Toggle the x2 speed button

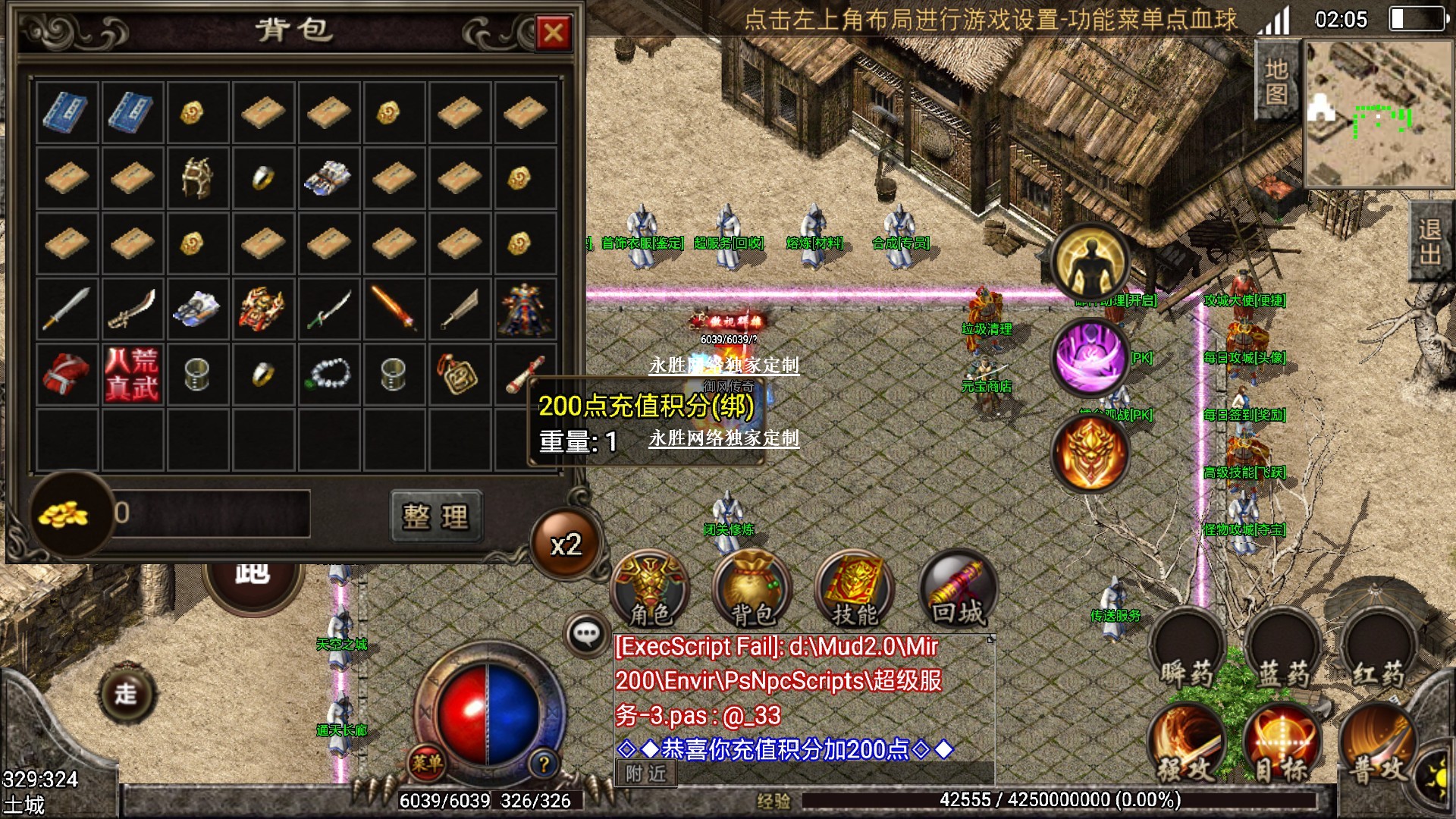[x=566, y=544]
